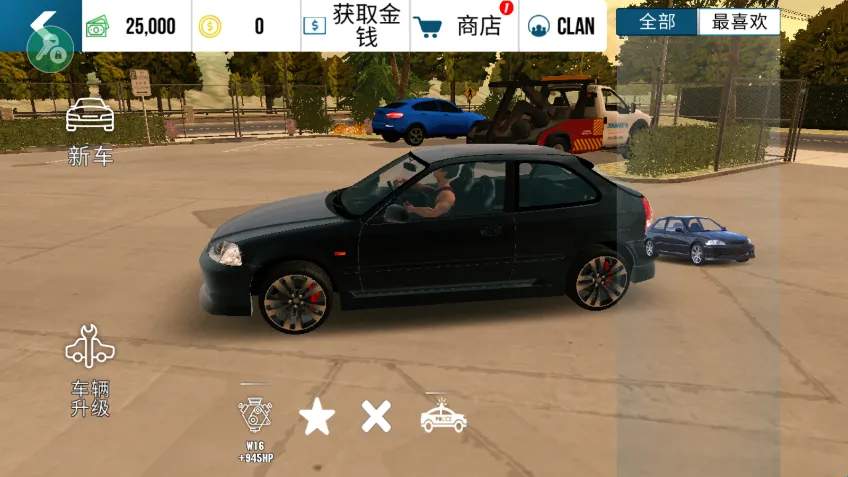
Task: Choose the small black car thumbnail
Action: [699, 240]
